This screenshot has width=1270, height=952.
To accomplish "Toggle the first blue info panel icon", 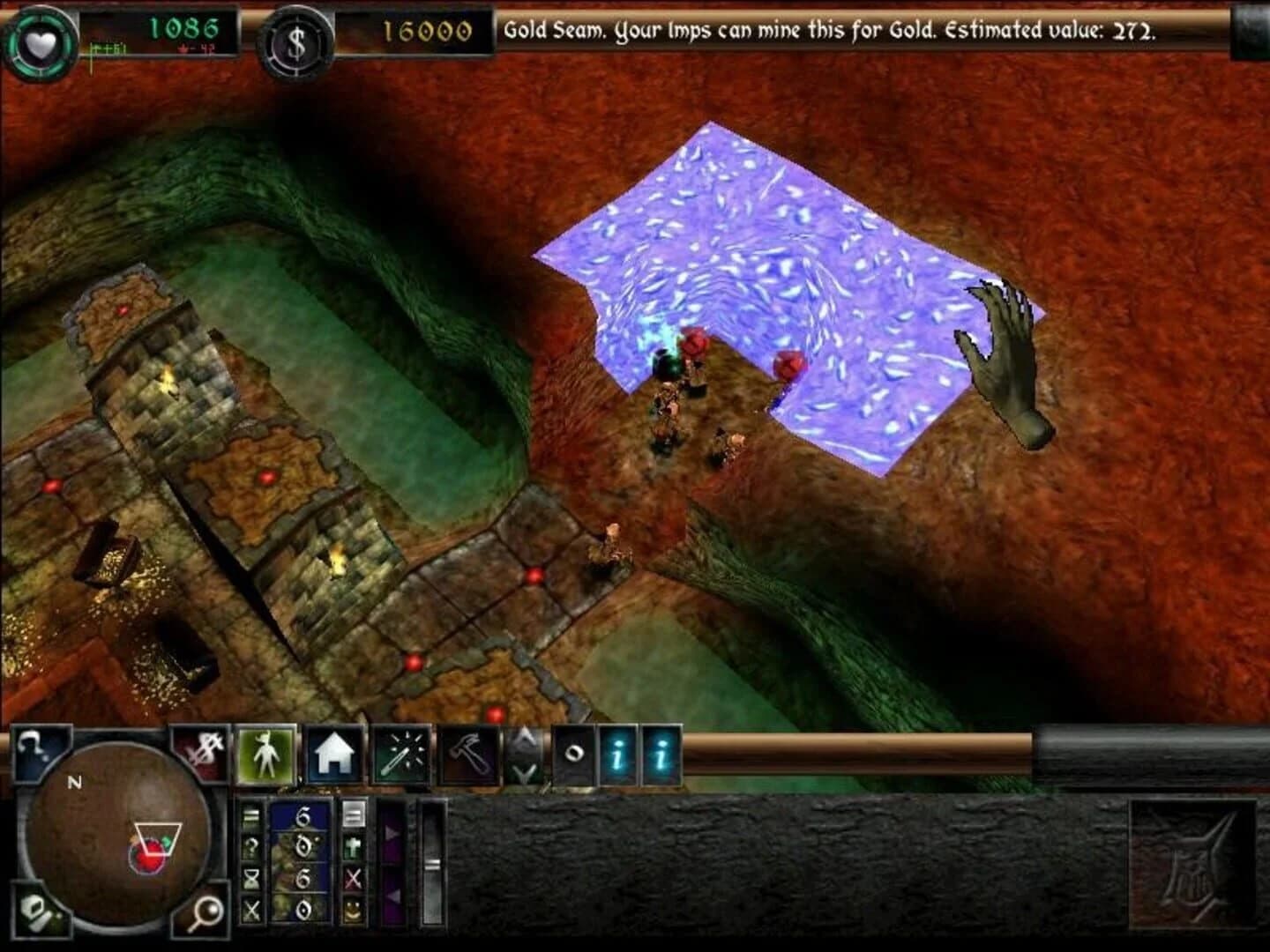I will [618, 755].
